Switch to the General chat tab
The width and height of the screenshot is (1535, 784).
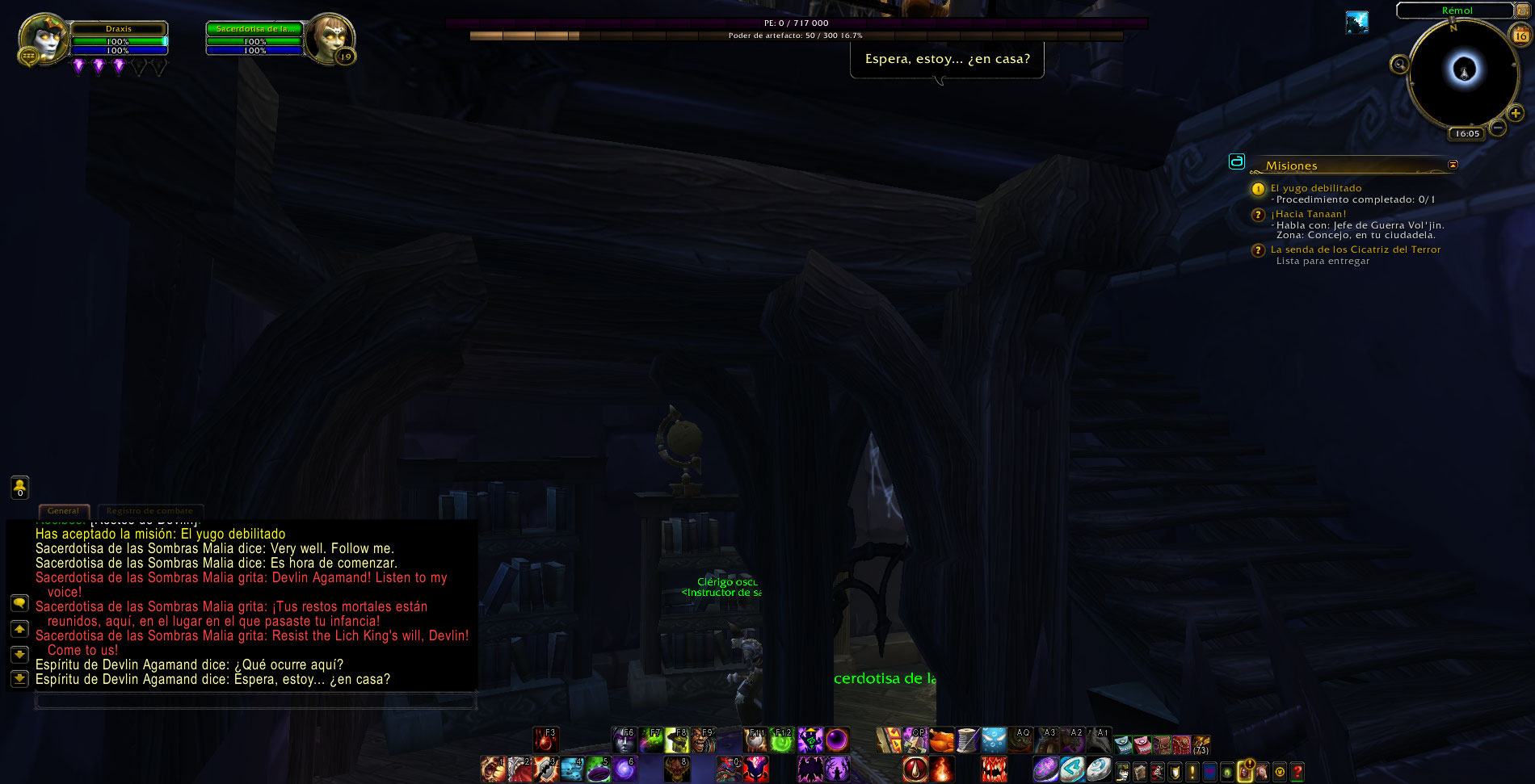coord(63,511)
